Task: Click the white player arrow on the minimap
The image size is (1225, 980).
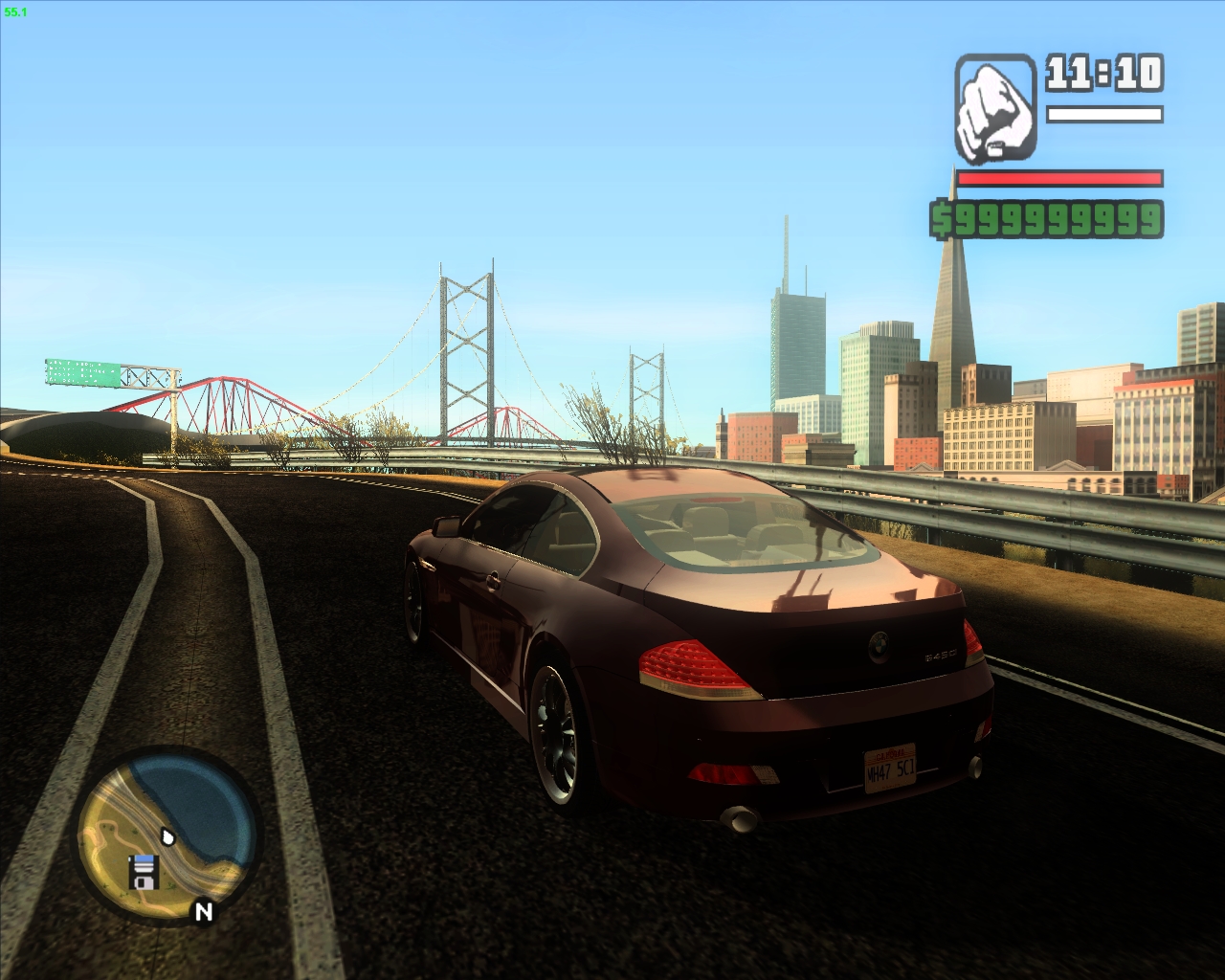Action: click(168, 836)
